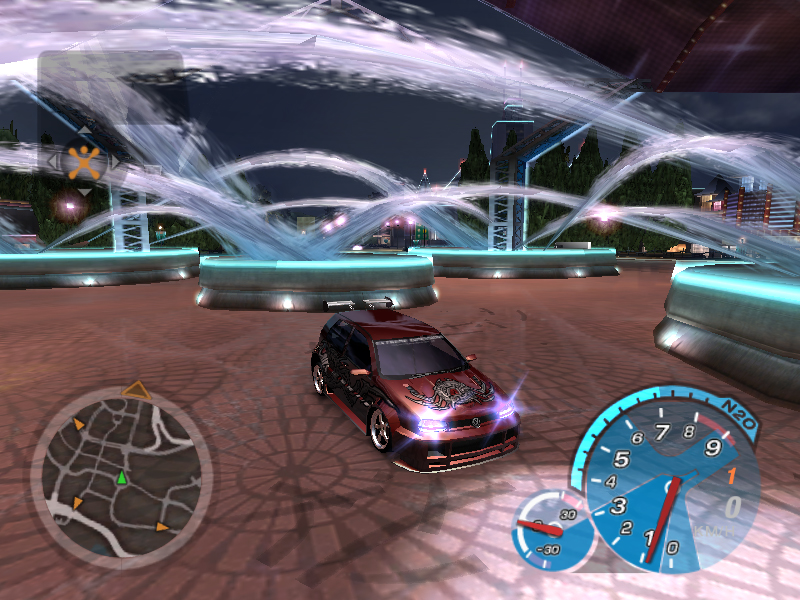Screen dimensions: 800x600
Task: Click the orange crossed-wrenches icon
Action: pyautogui.click(x=85, y=160)
